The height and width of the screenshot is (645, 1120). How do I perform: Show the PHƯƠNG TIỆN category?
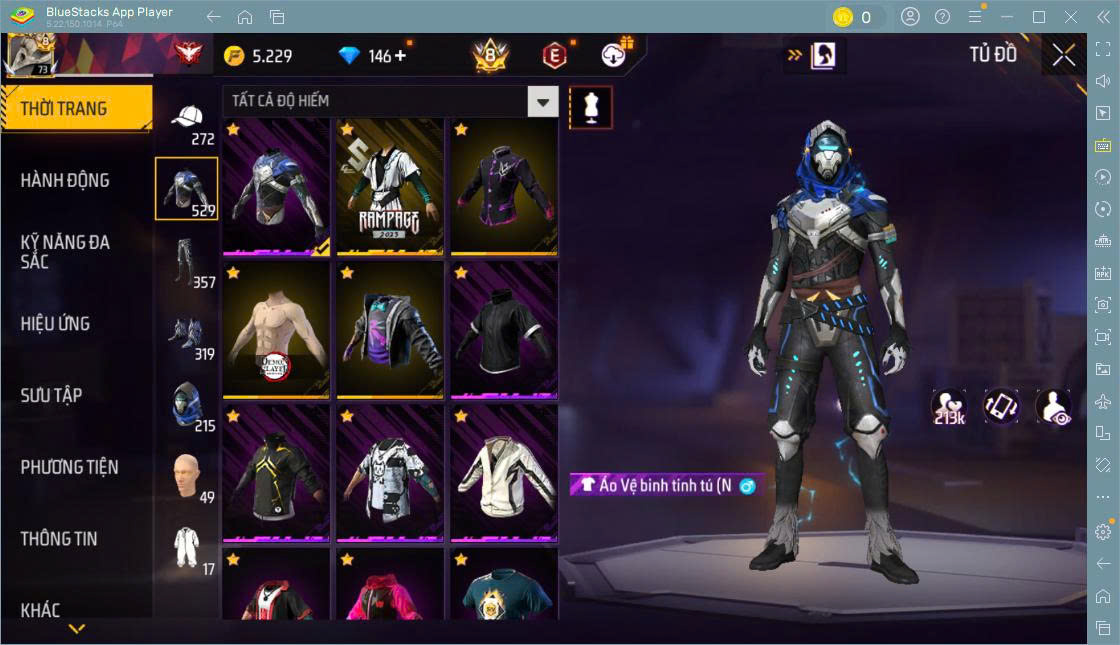coord(69,467)
